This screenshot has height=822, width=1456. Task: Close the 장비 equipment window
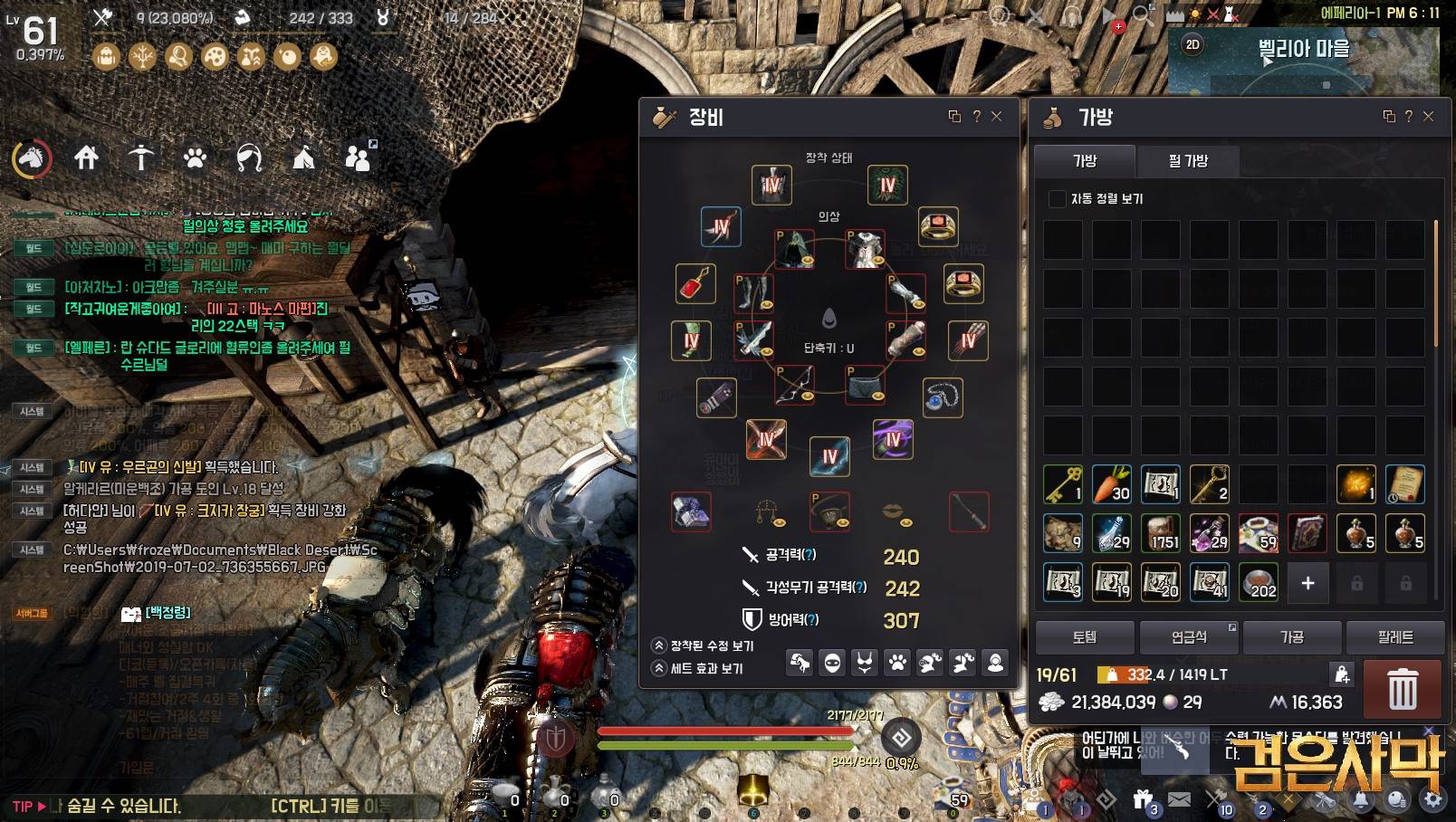pos(997,116)
